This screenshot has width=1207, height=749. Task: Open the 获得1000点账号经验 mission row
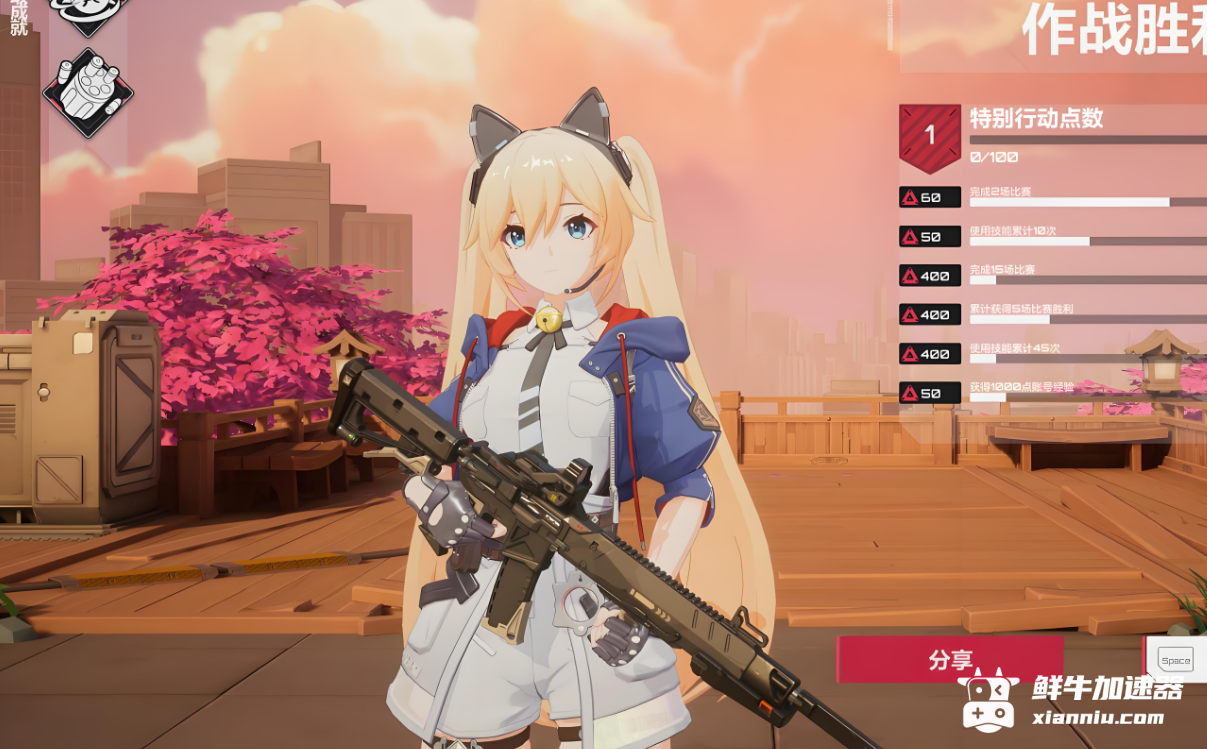coord(1050,392)
